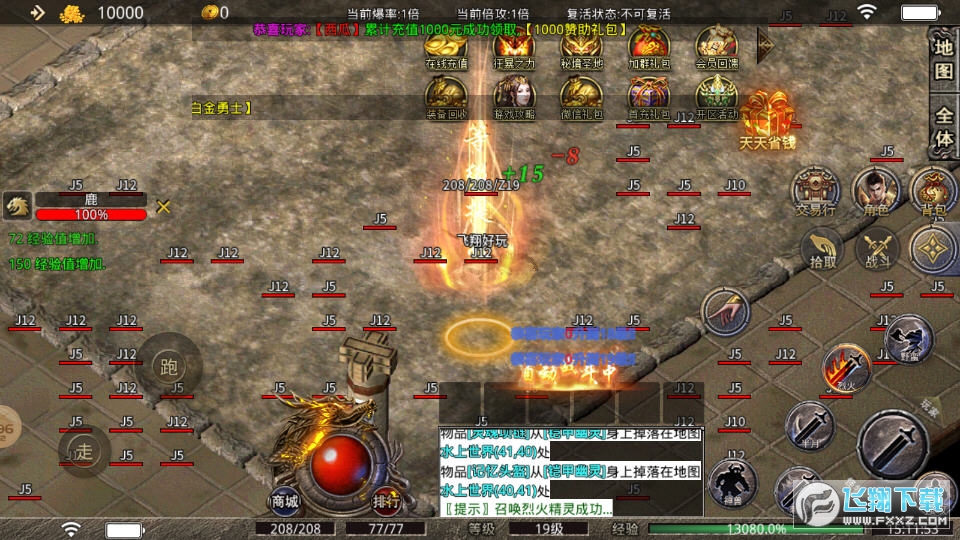Toggle the 战斗 crossed-swords combat button
Image resolution: width=960 pixels, height=540 pixels.
pos(879,246)
